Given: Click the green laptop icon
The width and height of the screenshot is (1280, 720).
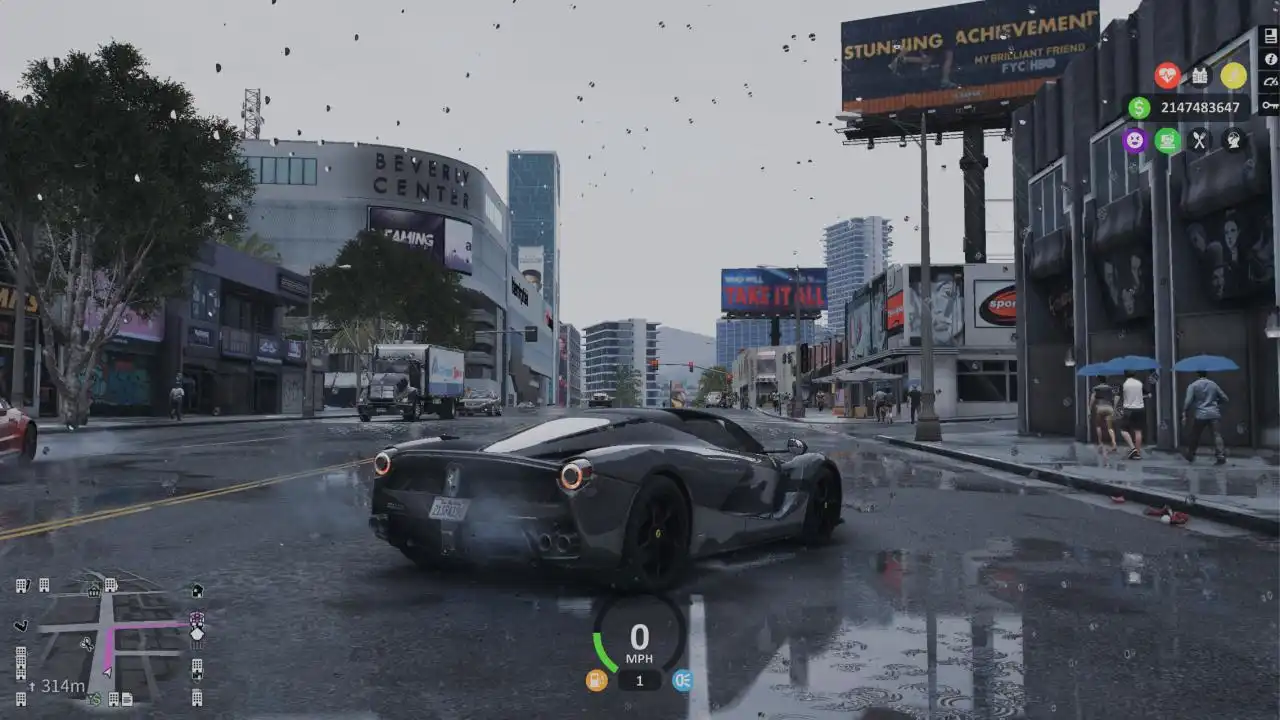Looking at the screenshot, I should coord(1167,140).
